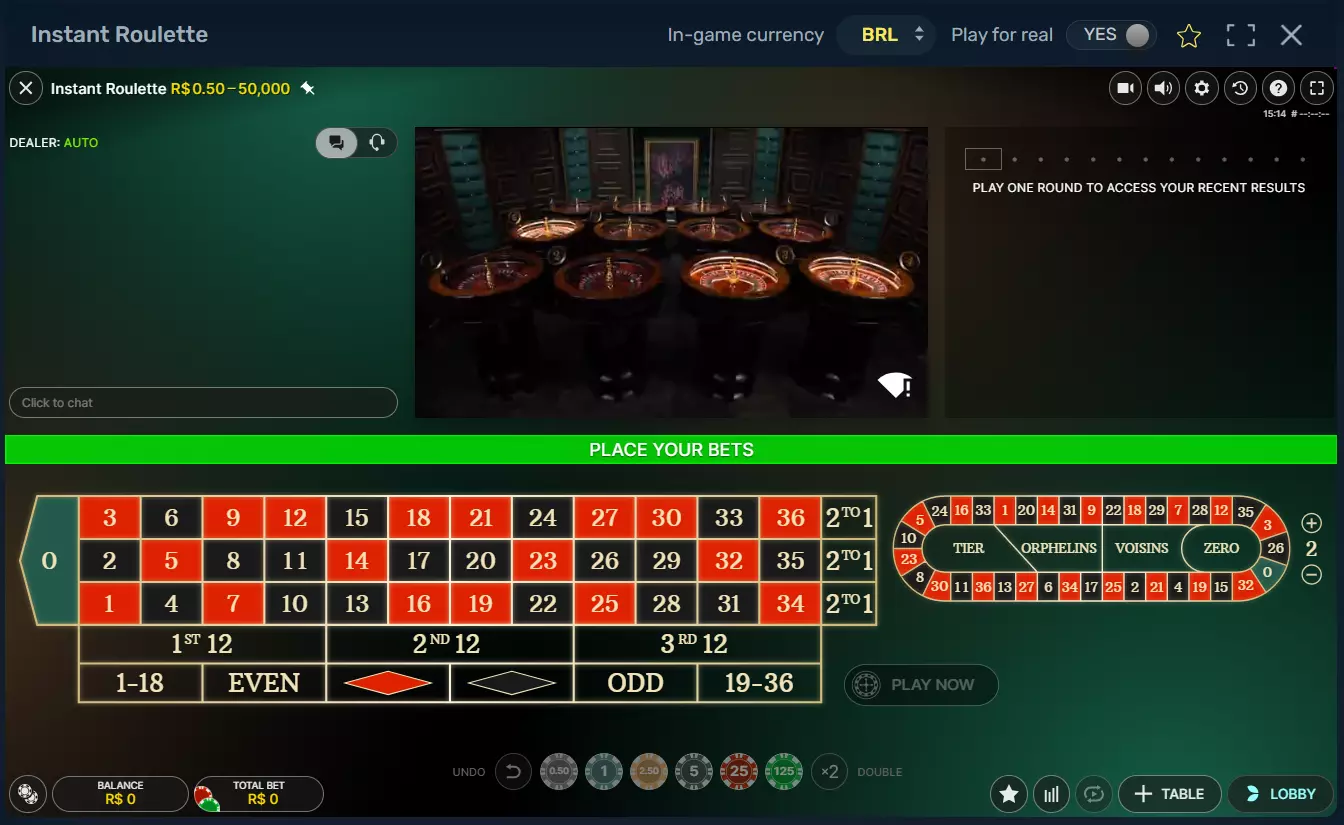Open favorite games star near LOBBY
The width and height of the screenshot is (1344, 825).
click(x=1008, y=794)
